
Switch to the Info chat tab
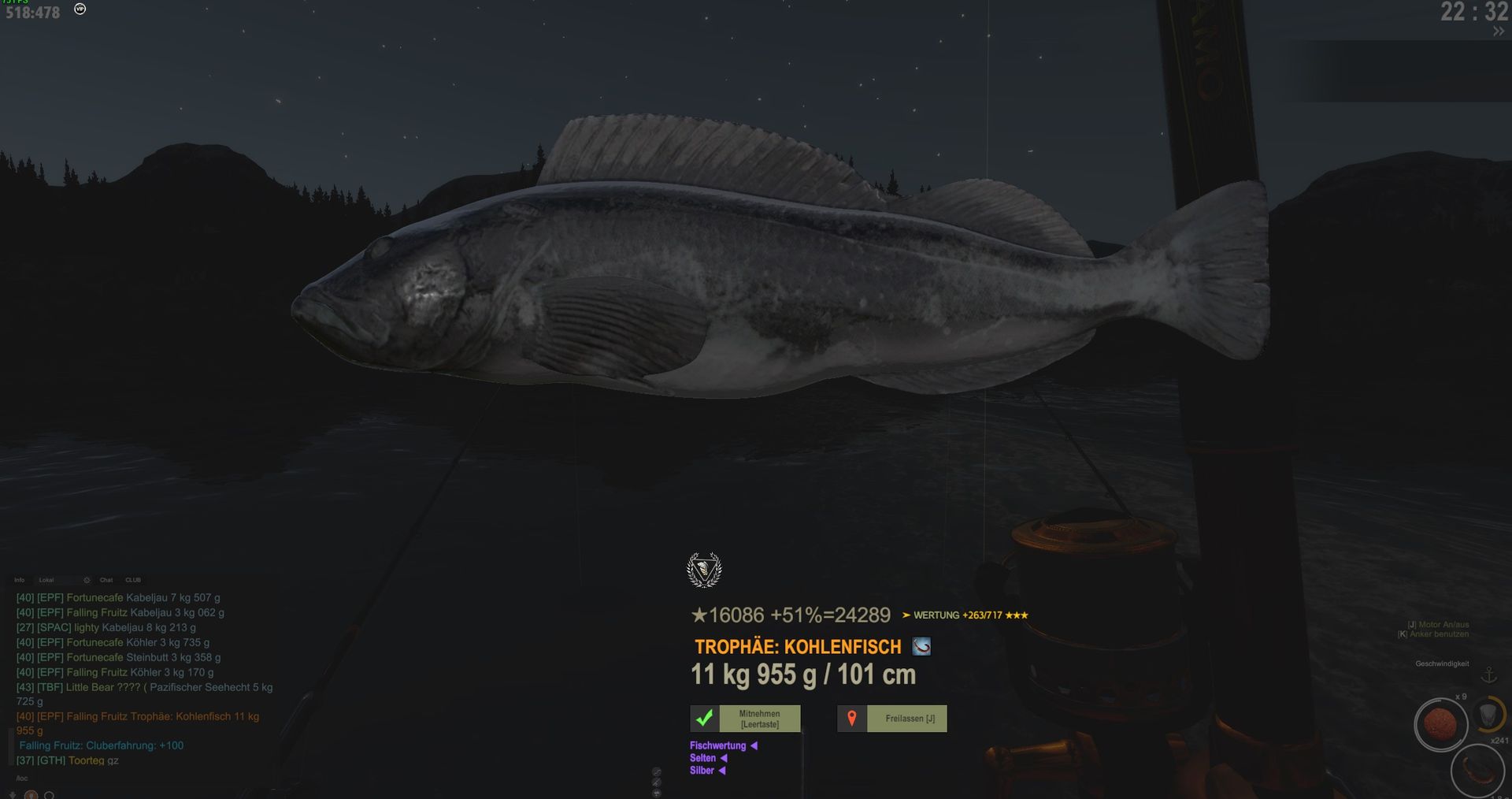click(20, 580)
